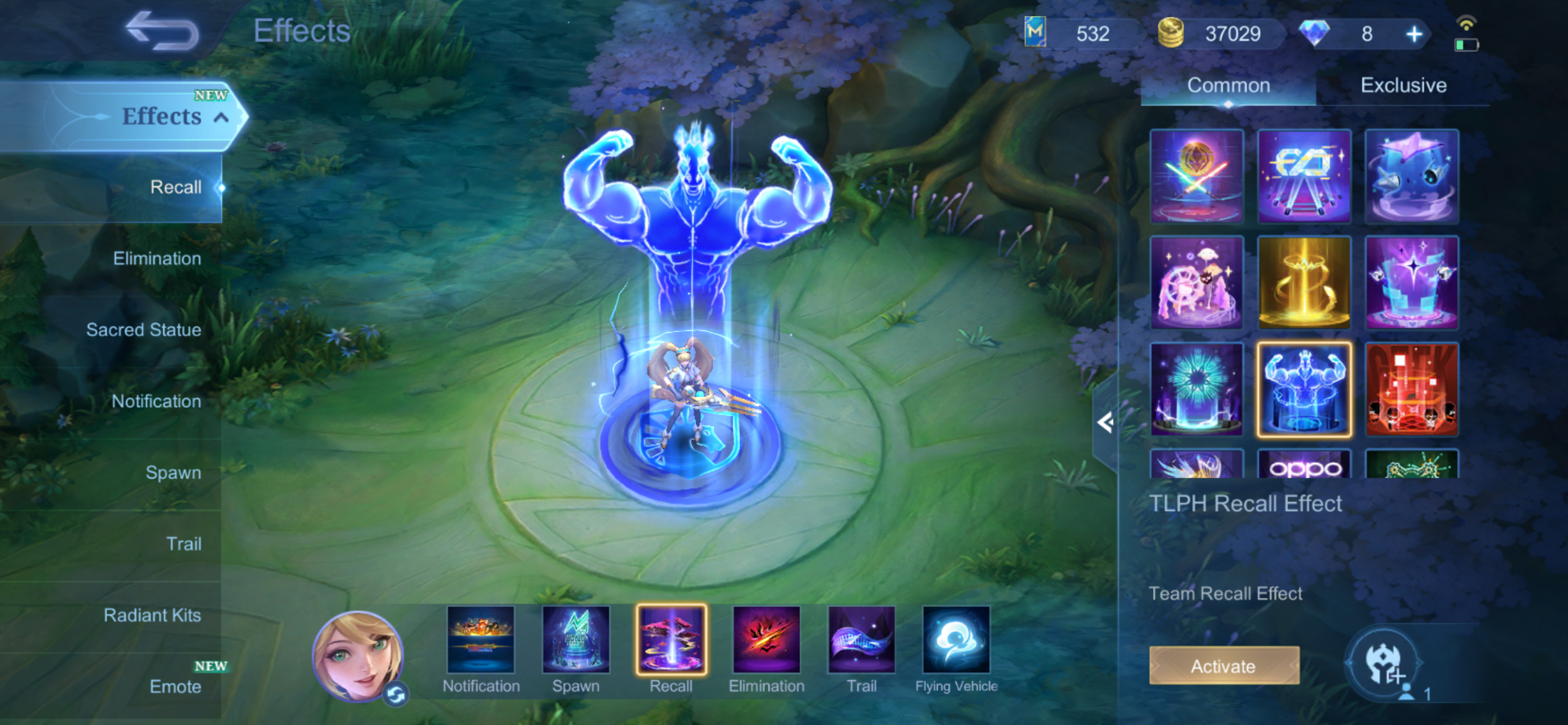Activate the TLPH Recall Effect

click(x=1224, y=666)
